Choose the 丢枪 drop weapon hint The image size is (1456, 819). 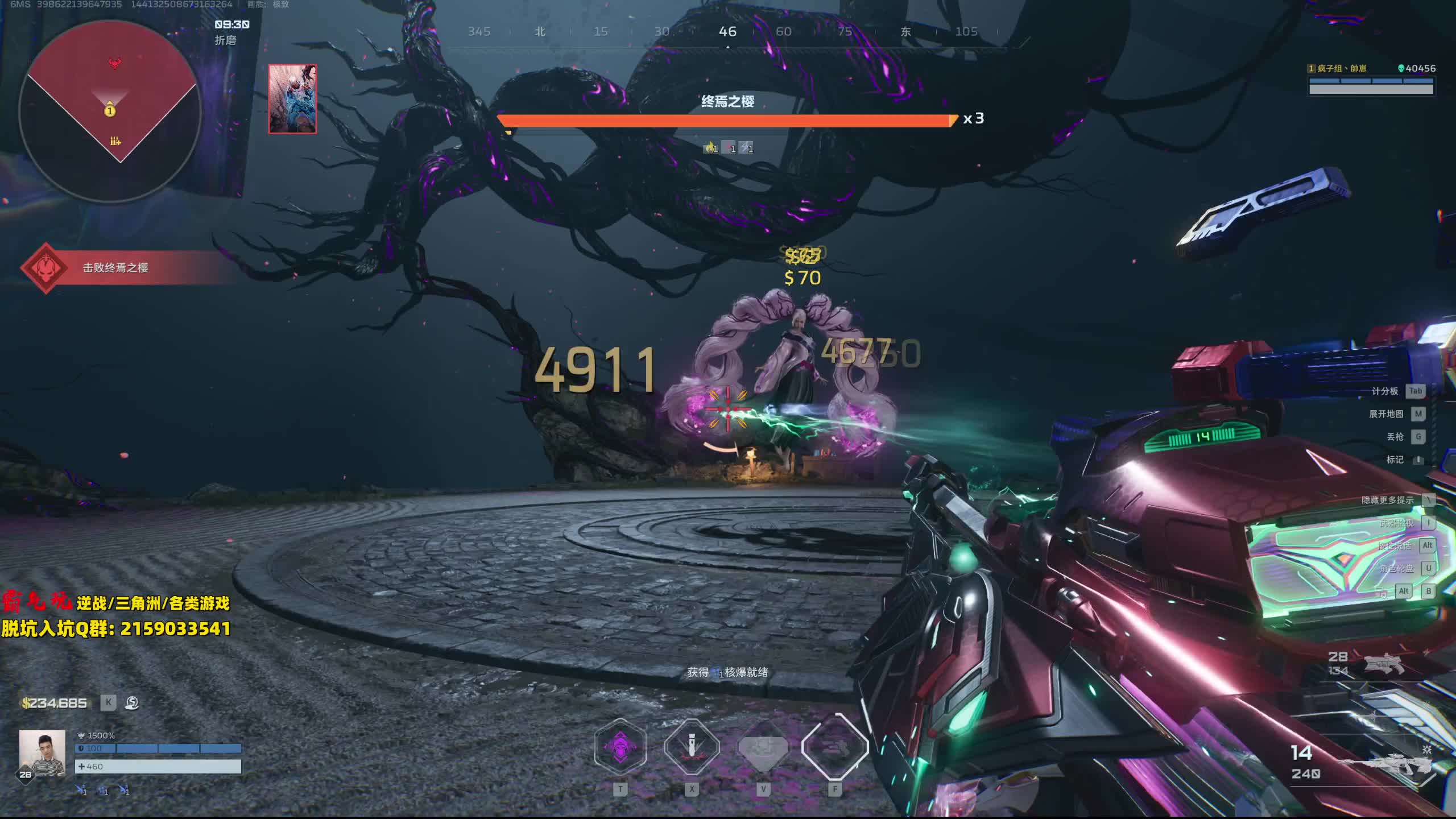1395,437
